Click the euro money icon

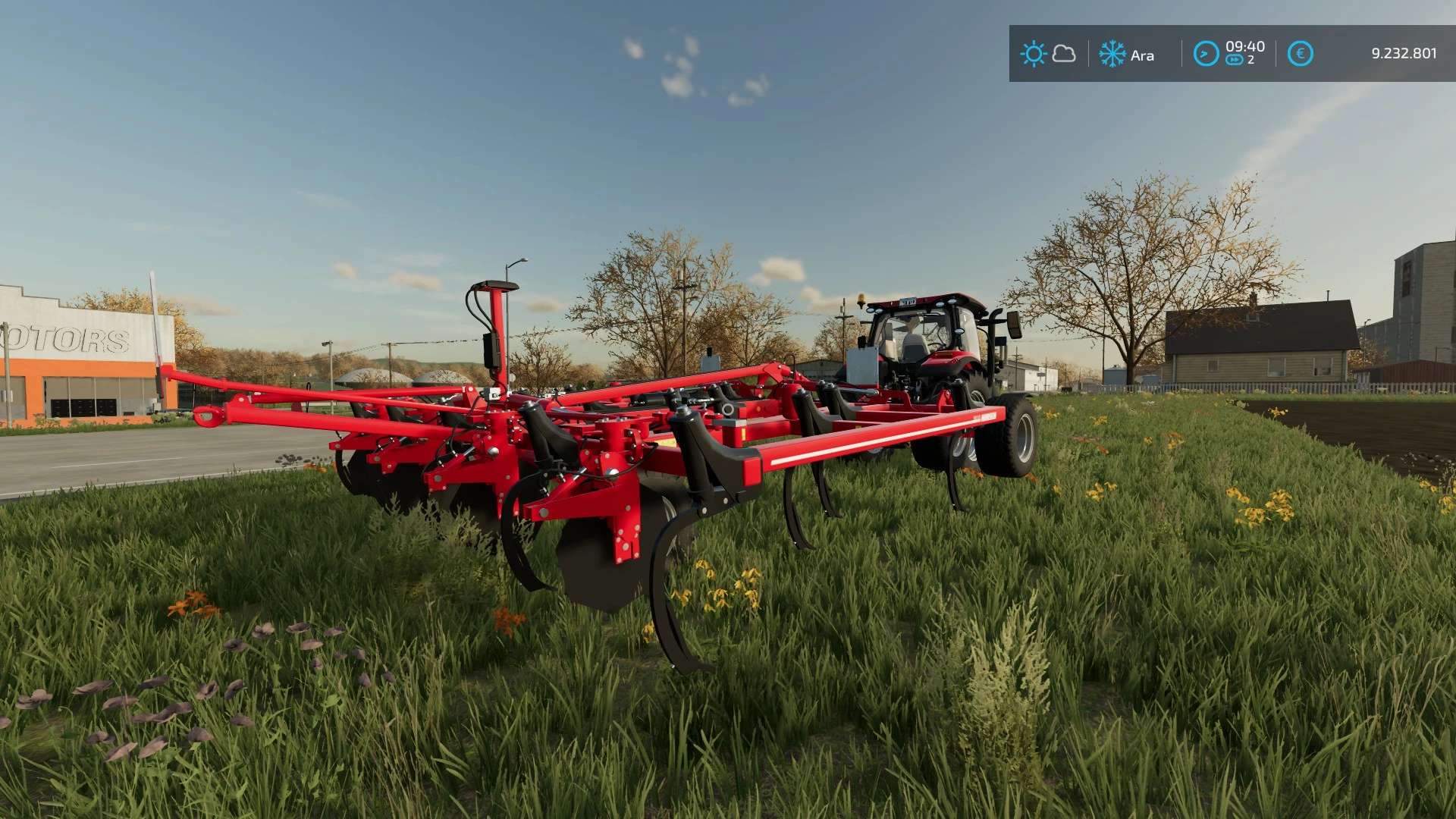pyautogui.click(x=1300, y=54)
